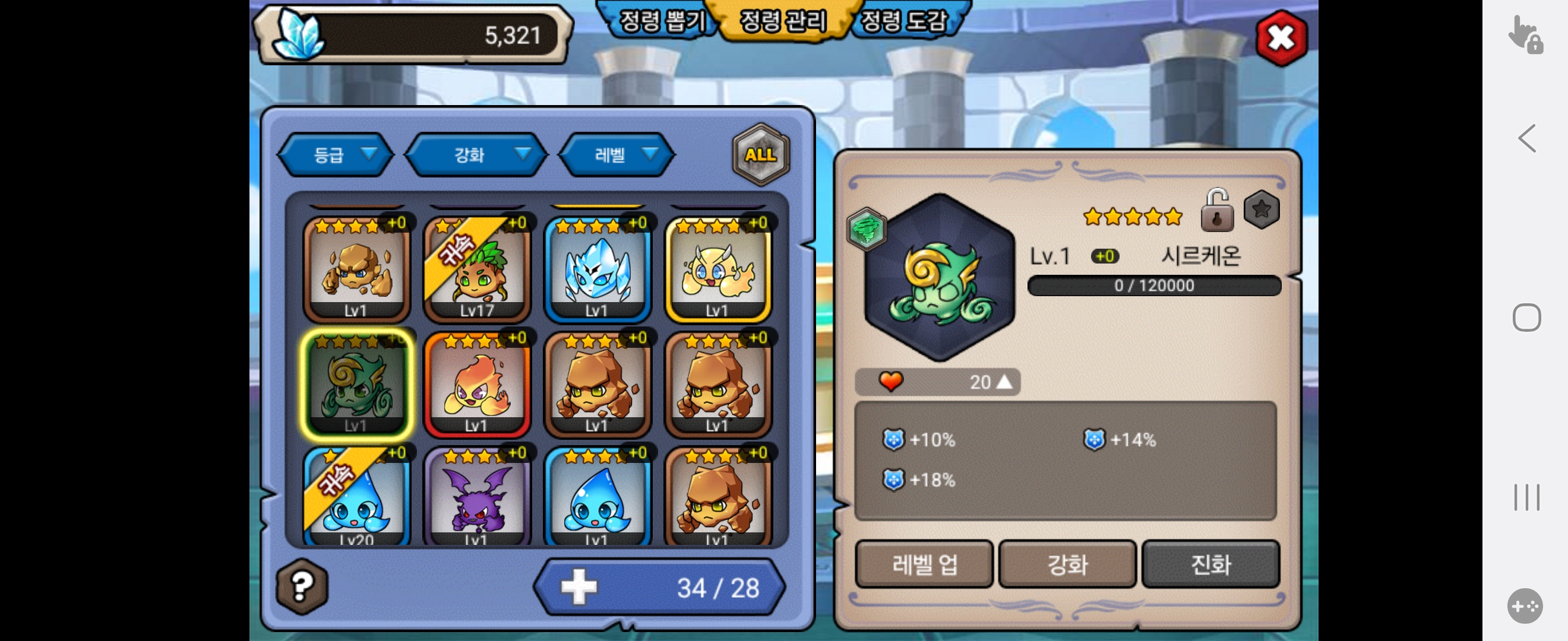This screenshot has width=1568, height=641.
Task: Activate the 진화 evolve button
Action: click(x=1210, y=564)
